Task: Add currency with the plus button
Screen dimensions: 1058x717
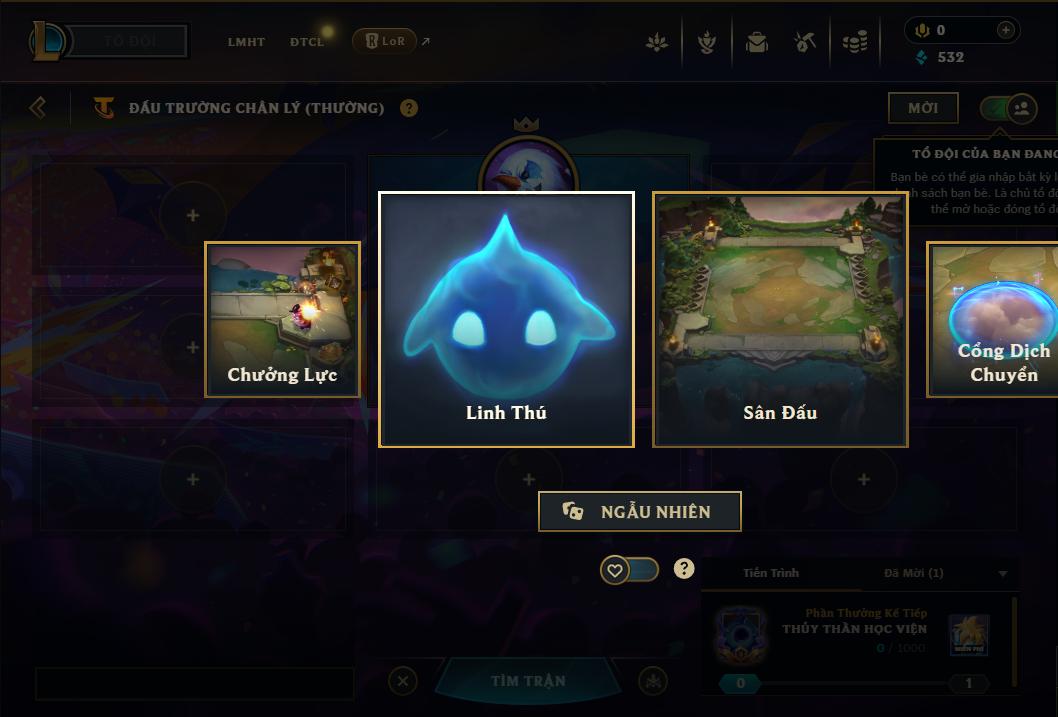Action: 1006,30
